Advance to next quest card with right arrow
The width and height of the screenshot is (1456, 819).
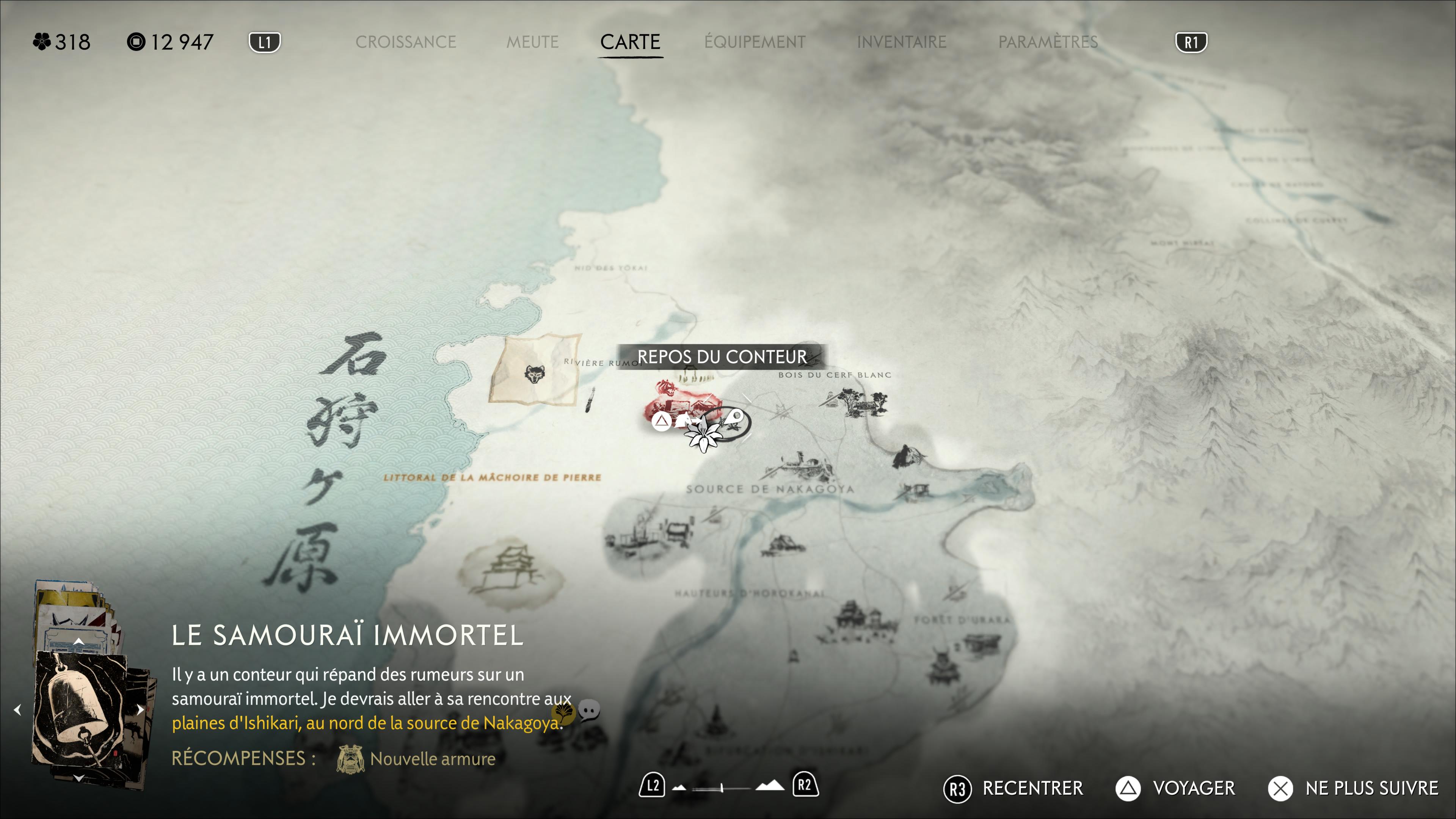[140, 709]
